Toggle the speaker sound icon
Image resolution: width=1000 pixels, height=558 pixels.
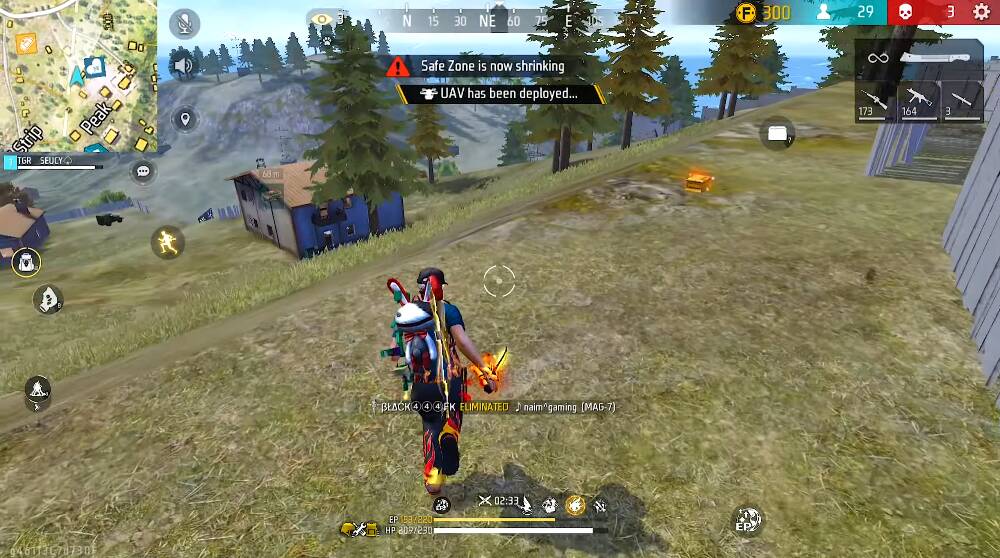pyautogui.click(x=184, y=67)
